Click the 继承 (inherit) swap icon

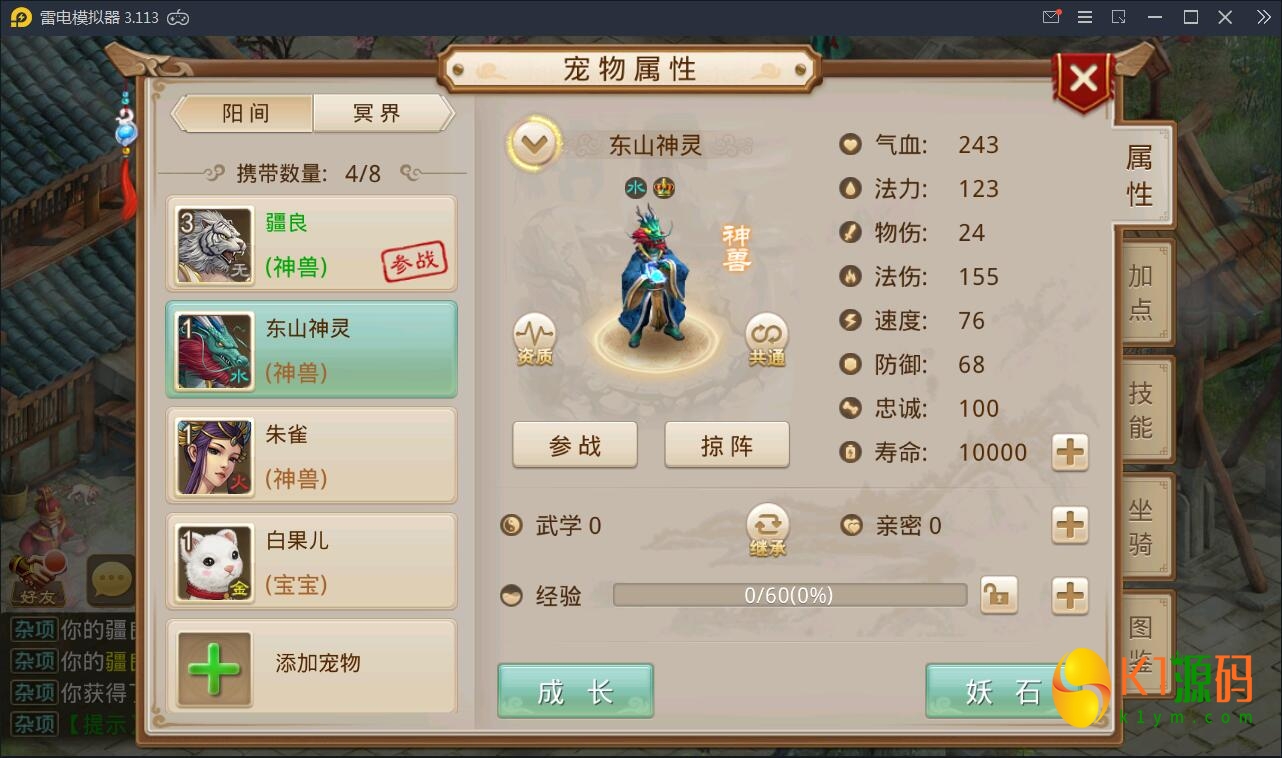tap(767, 525)
